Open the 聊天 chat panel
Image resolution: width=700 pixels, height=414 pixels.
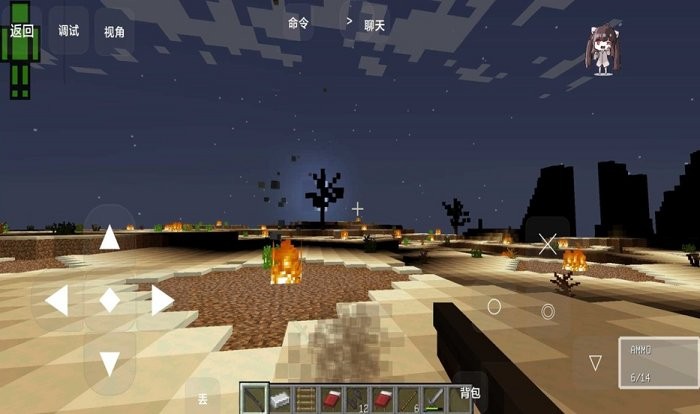[x=374, y=25]
